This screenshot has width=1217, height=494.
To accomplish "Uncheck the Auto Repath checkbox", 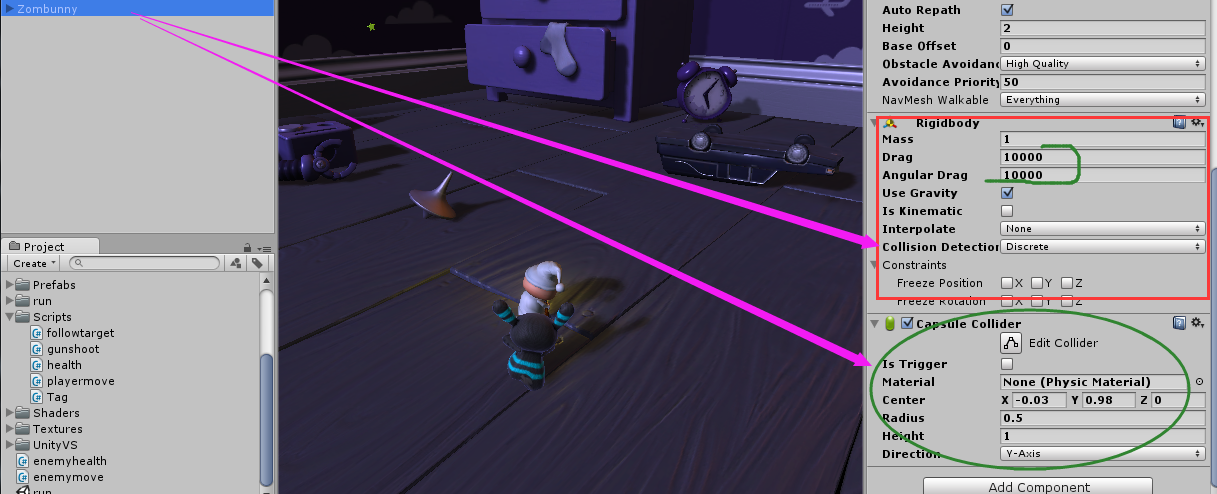I will click(1007, 10).
